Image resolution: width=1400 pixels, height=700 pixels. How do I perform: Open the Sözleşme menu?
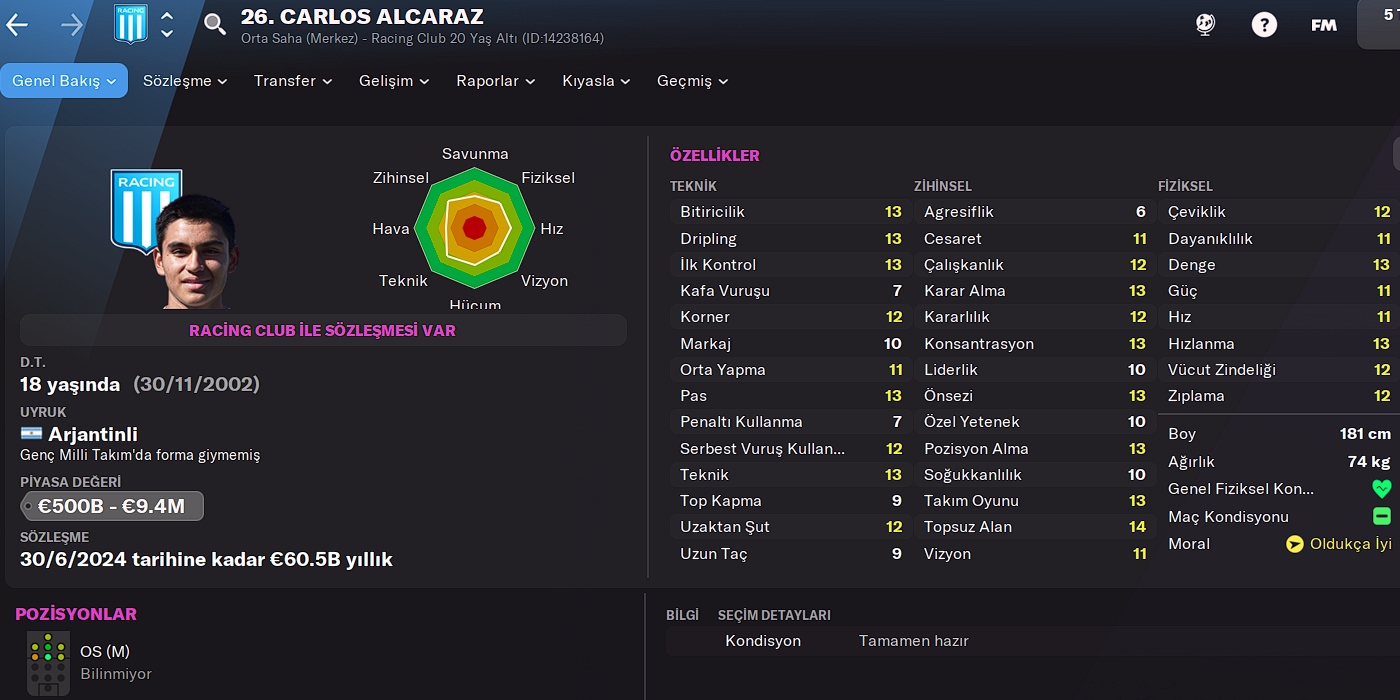click(185, 81)
